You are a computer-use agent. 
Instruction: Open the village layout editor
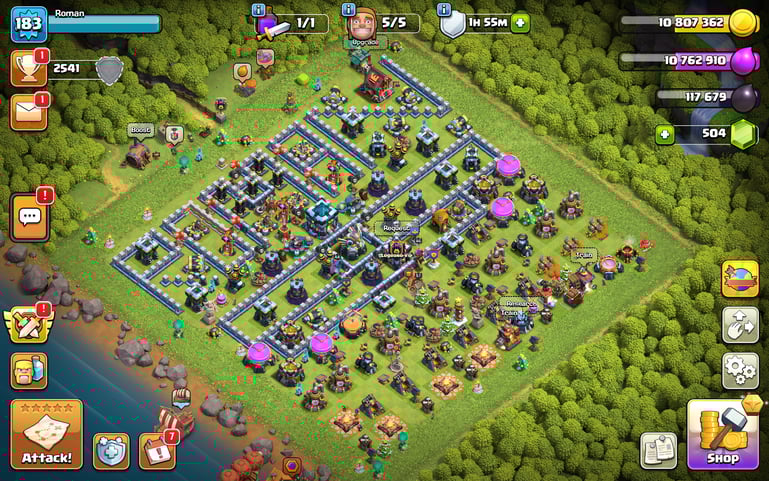(740, 325)
